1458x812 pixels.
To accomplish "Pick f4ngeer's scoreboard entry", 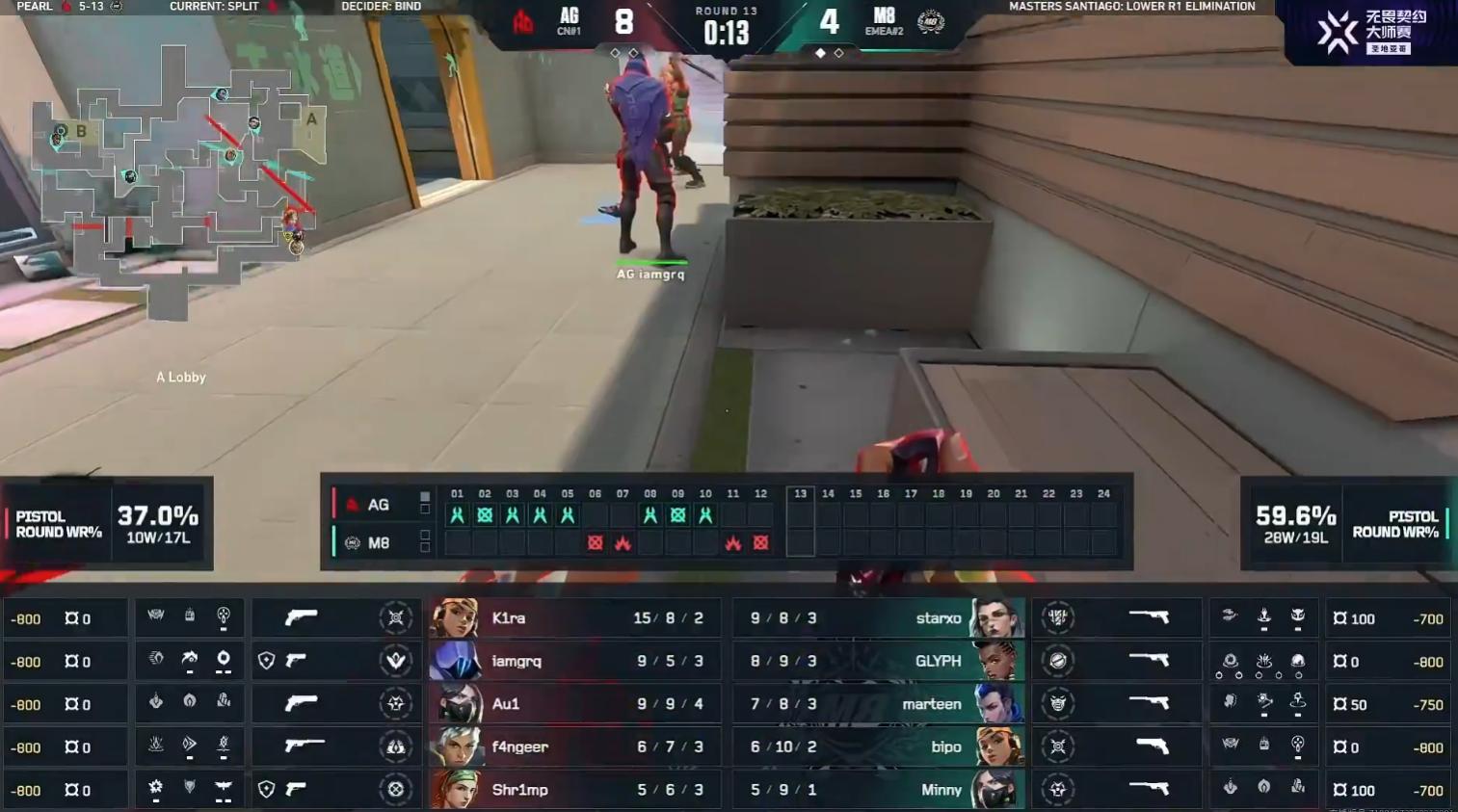I will pyautogui.click(x=573, y=747).
